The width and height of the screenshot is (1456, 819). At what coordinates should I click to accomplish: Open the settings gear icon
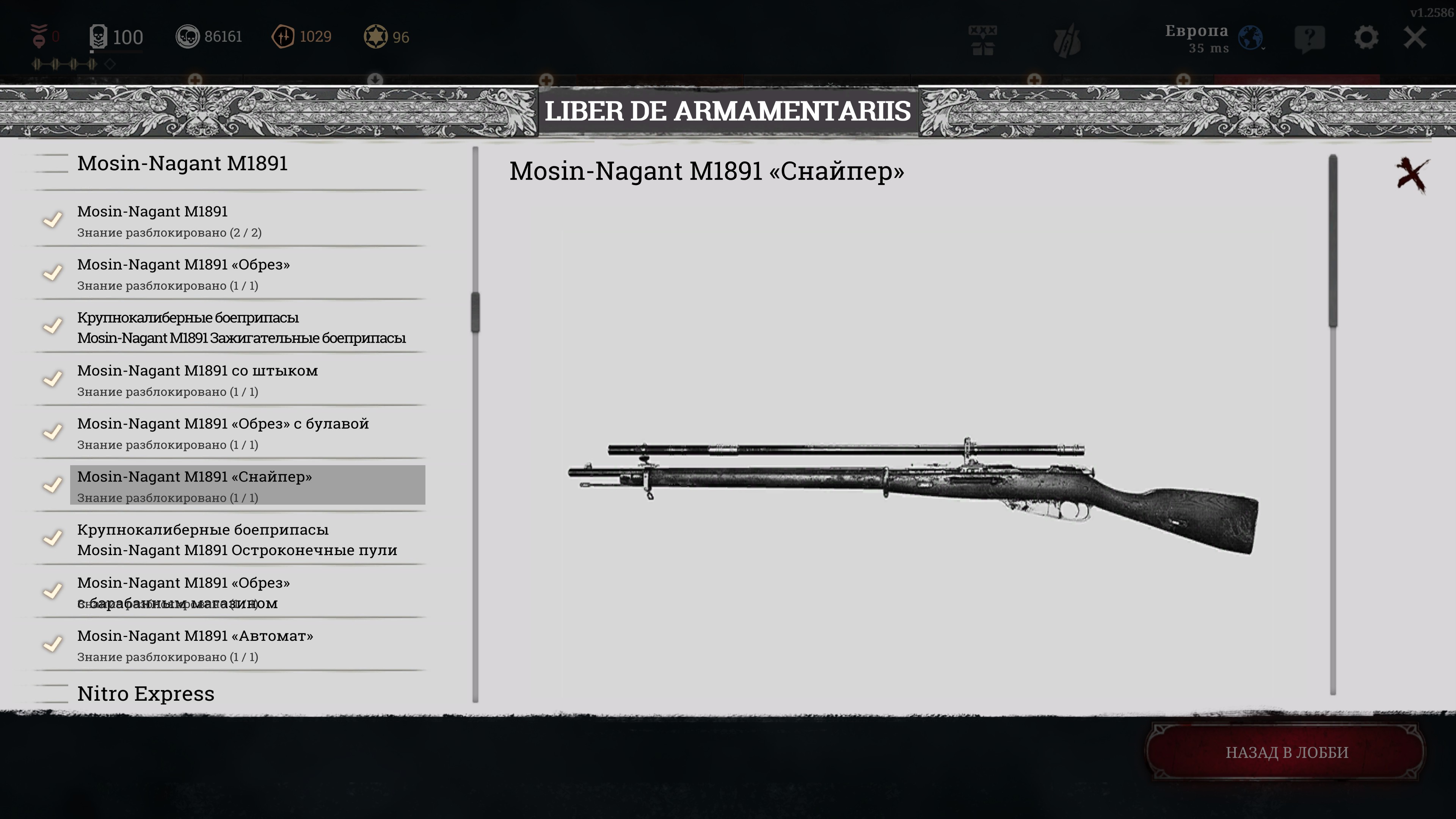click(x=1365, y=38)
